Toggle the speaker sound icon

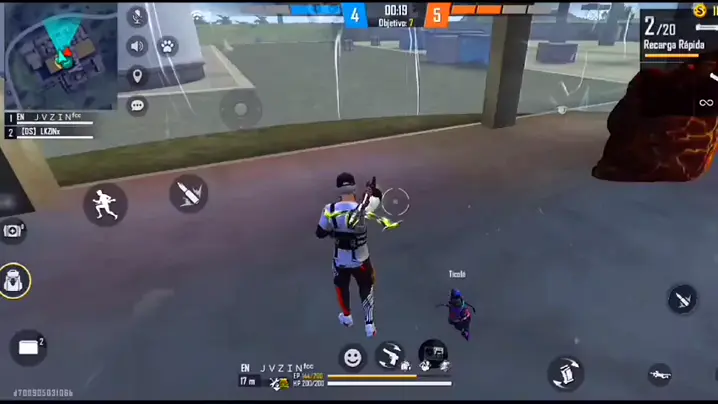pos(138,46)
